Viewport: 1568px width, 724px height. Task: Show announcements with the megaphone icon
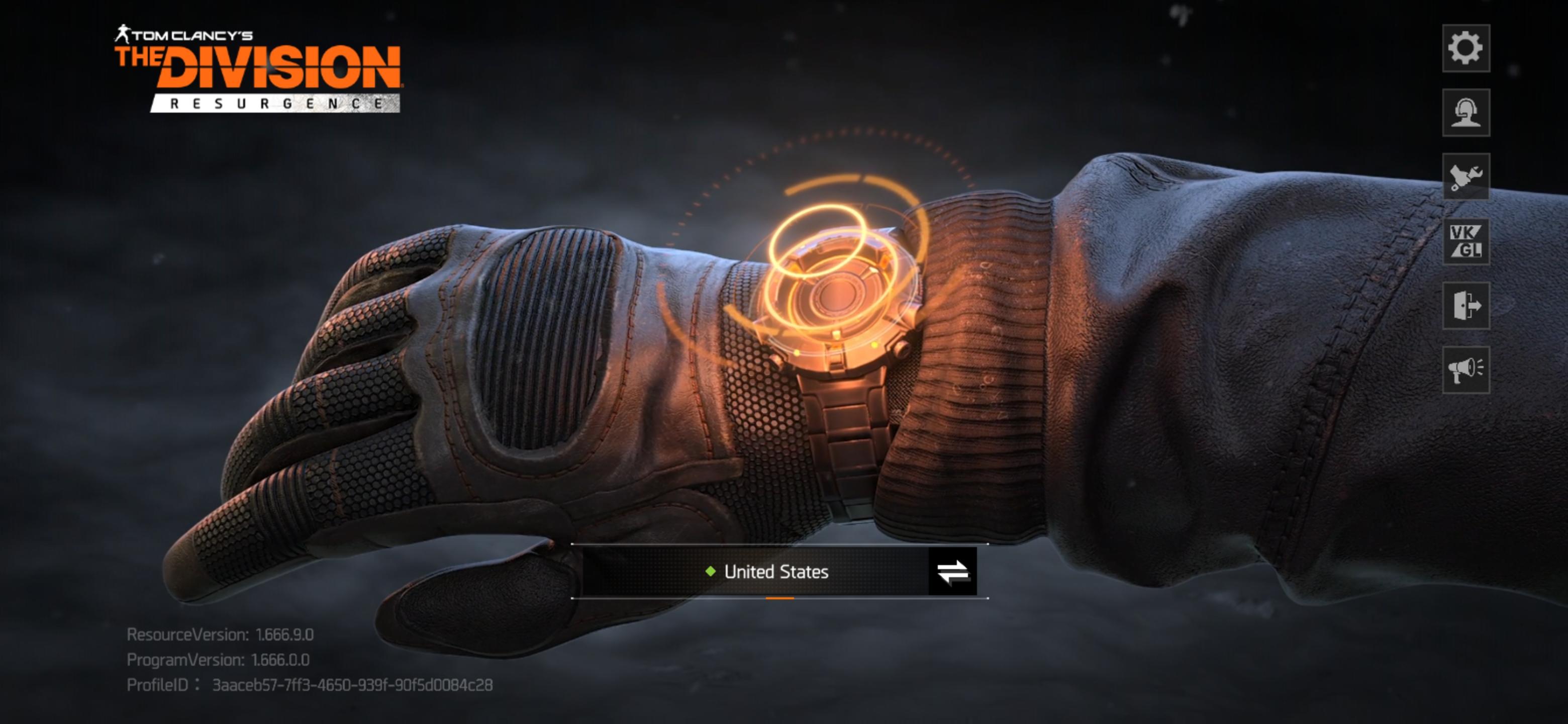coord(1465,370)
